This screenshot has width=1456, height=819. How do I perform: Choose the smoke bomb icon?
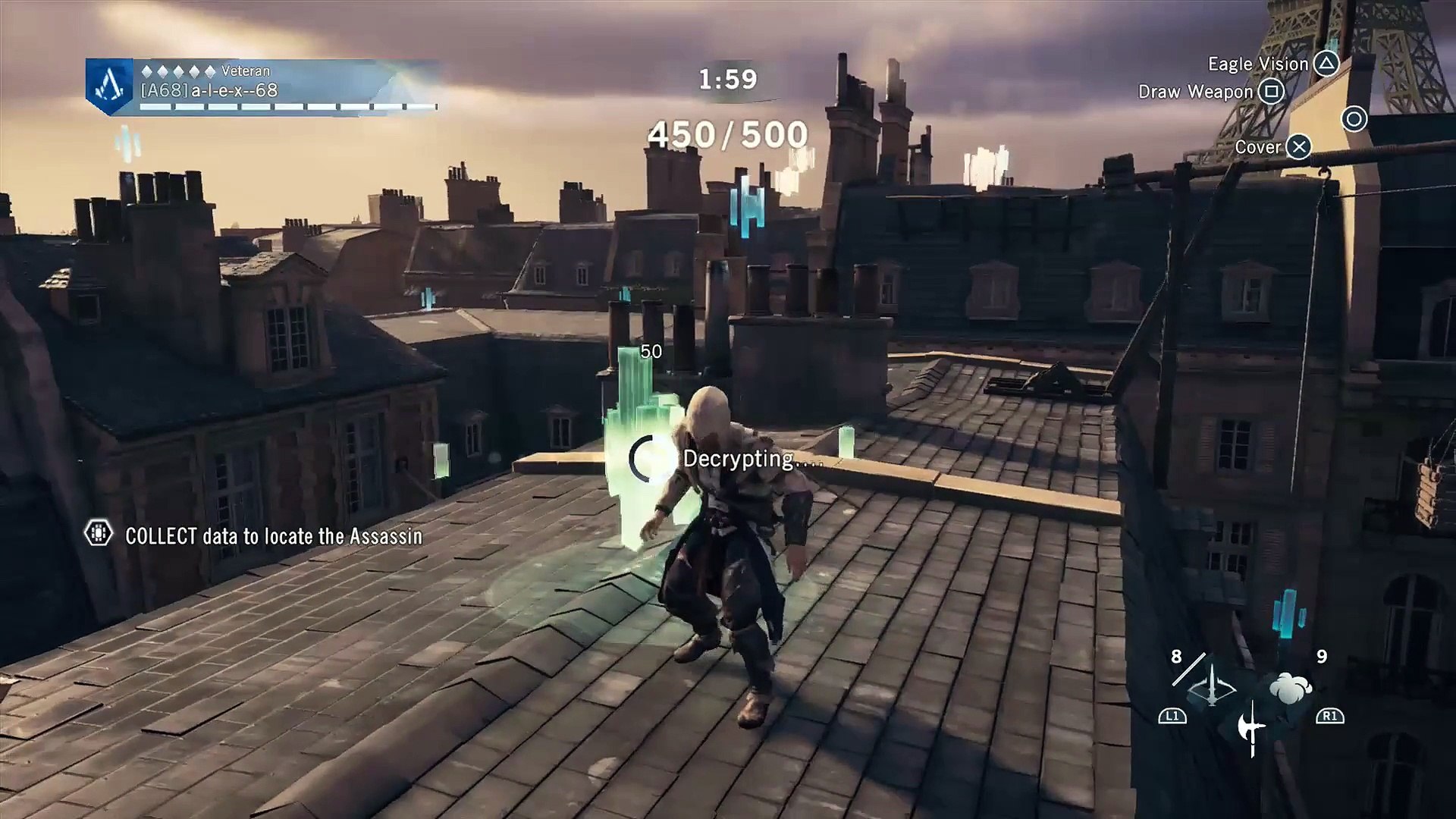[1290, 688]
